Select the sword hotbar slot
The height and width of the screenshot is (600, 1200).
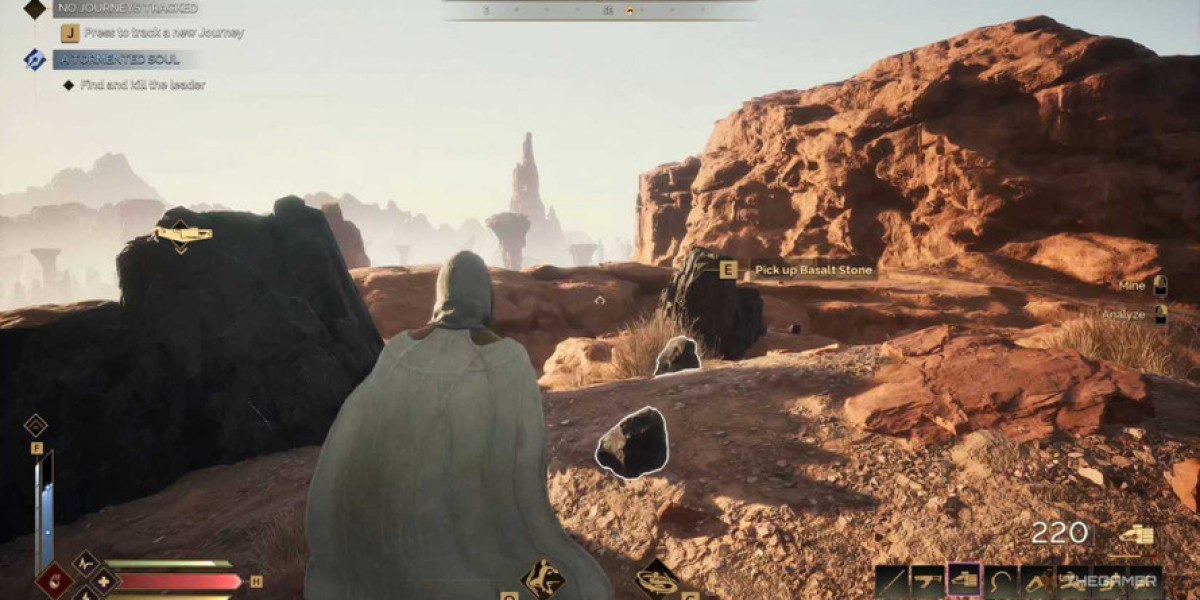pyautogui.click(x=891, y=581)
